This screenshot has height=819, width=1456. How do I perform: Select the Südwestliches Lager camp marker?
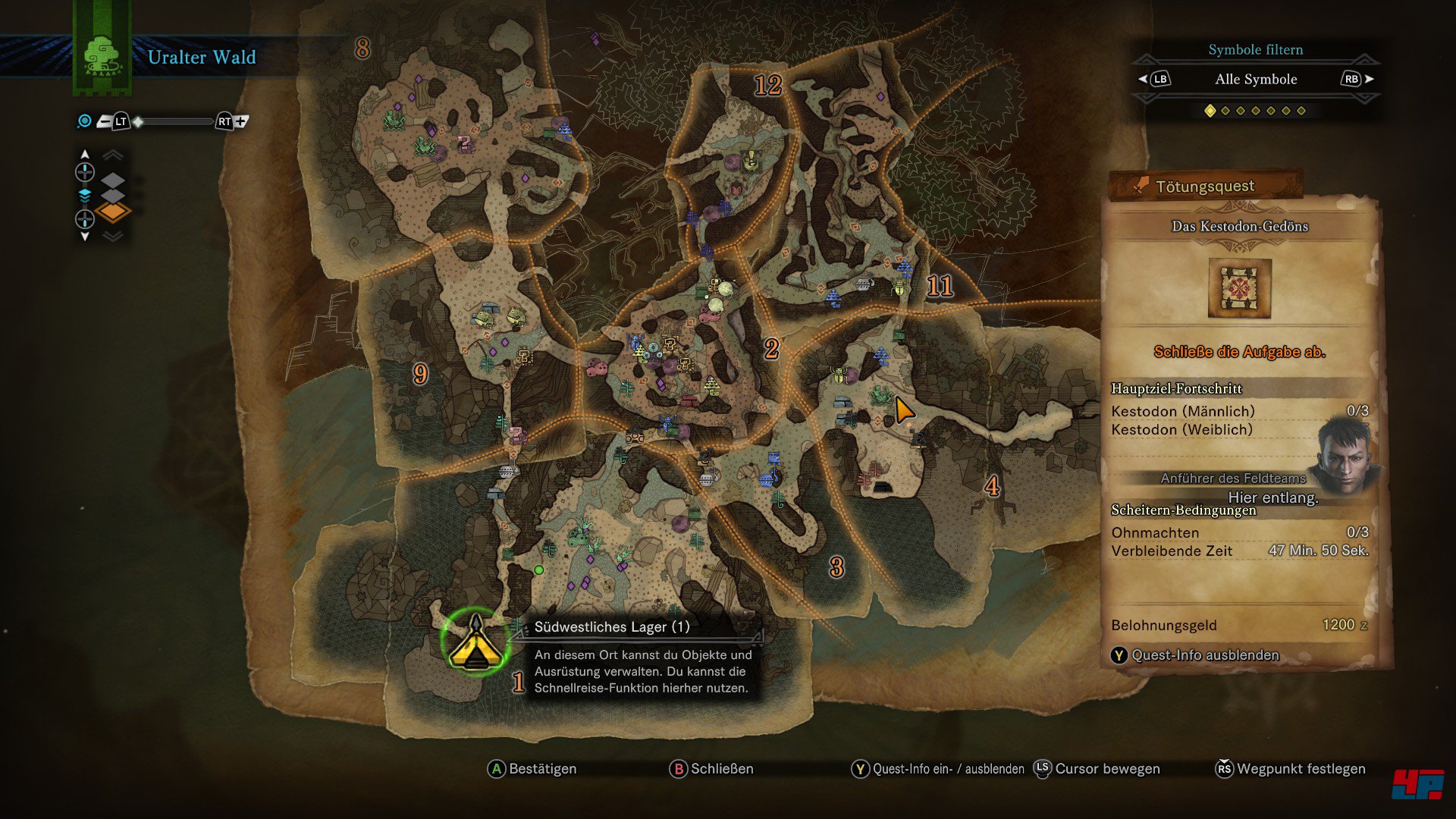tap(475, 643)
